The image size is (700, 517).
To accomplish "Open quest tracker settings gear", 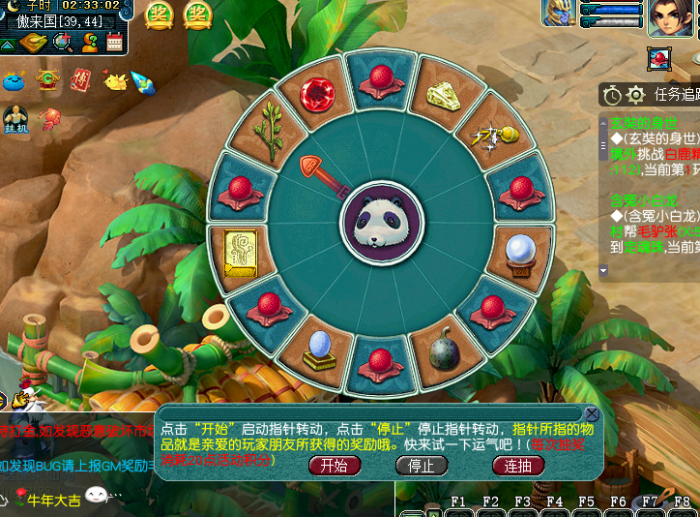I will [636, 95].
